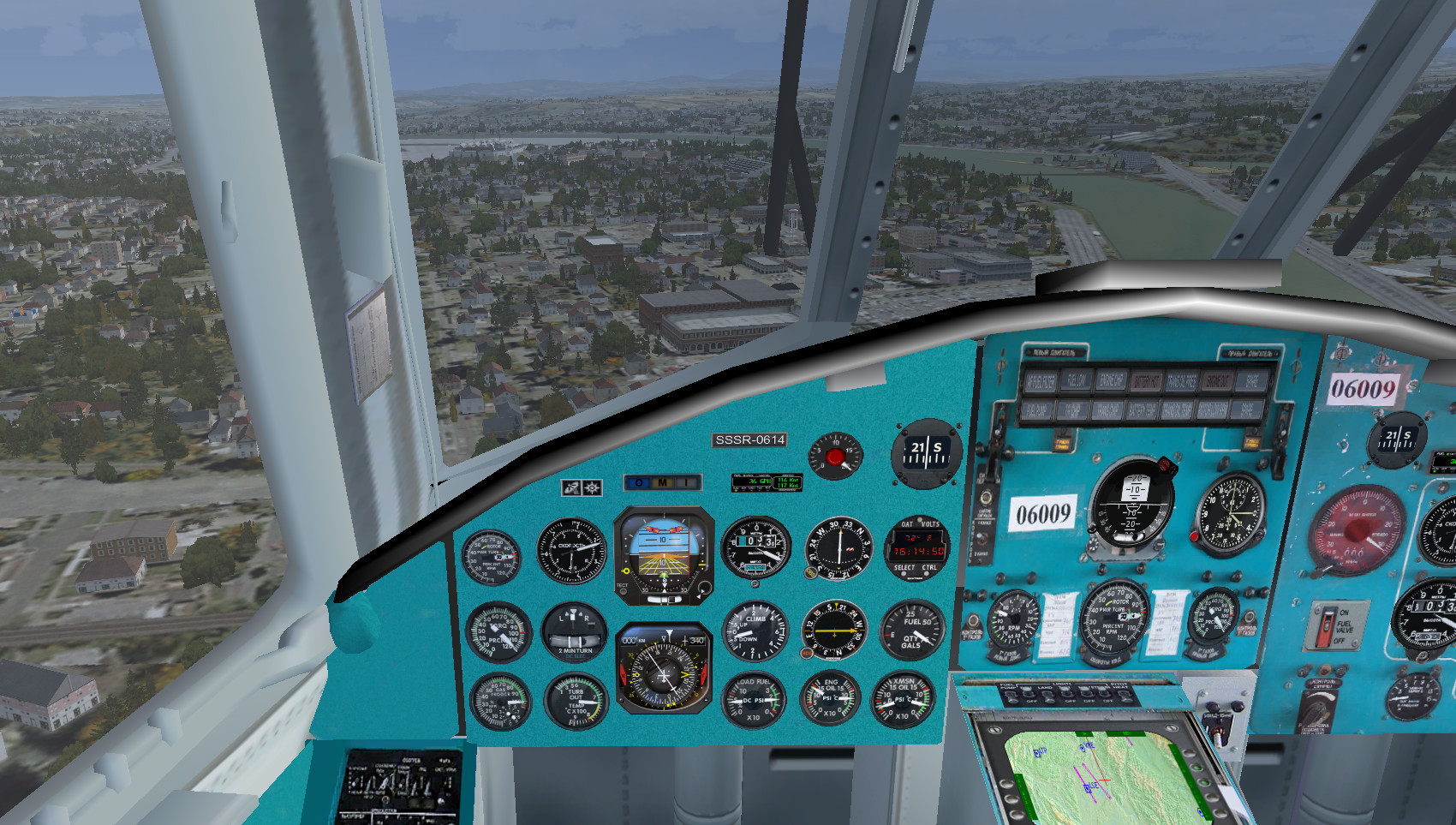Push the TECT button on attitude indicator
This screenshot has height=825, width=1456.
coord(623,590)
